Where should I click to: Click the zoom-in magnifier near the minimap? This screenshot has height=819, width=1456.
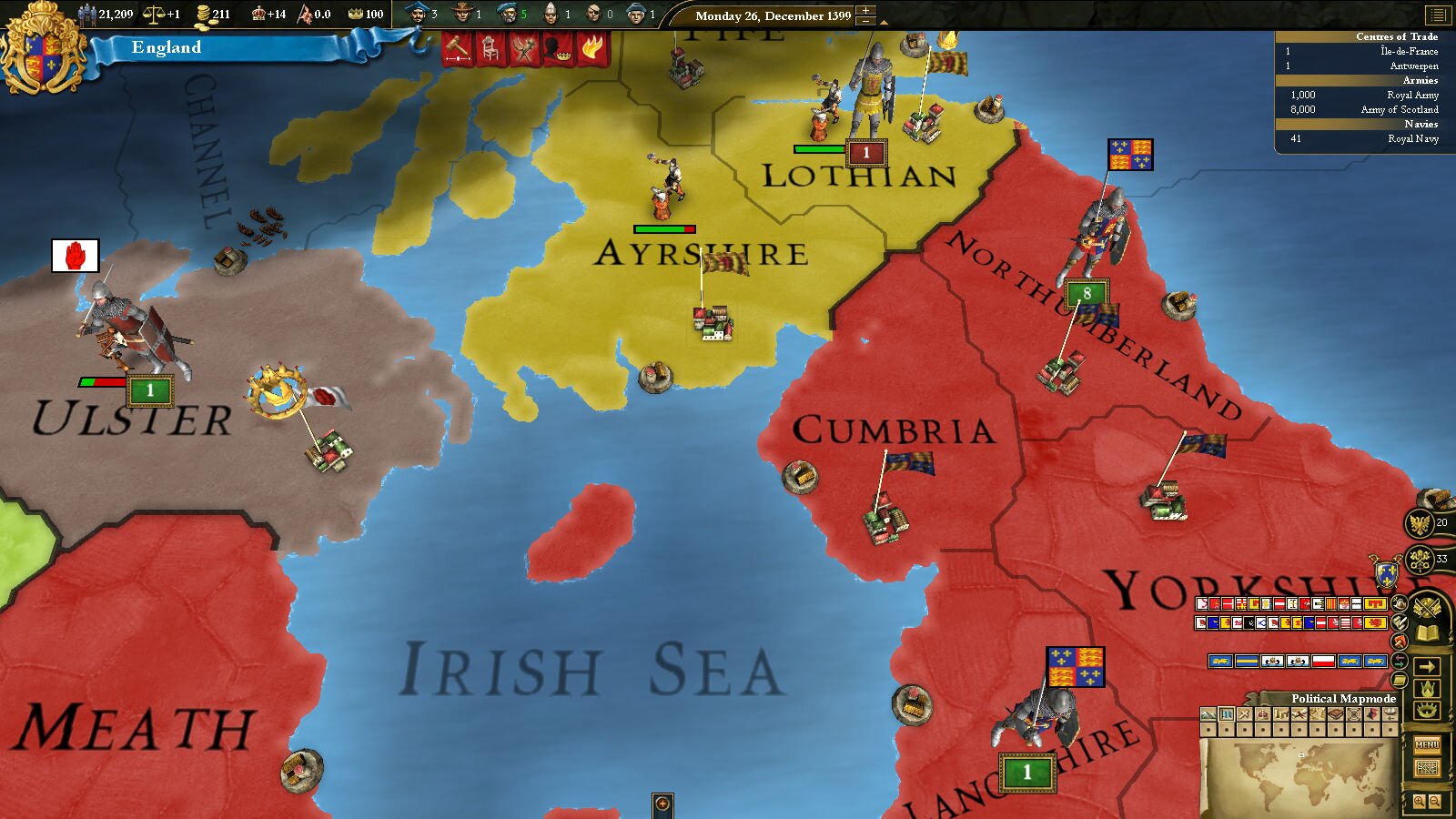(x=1420, y=801)
